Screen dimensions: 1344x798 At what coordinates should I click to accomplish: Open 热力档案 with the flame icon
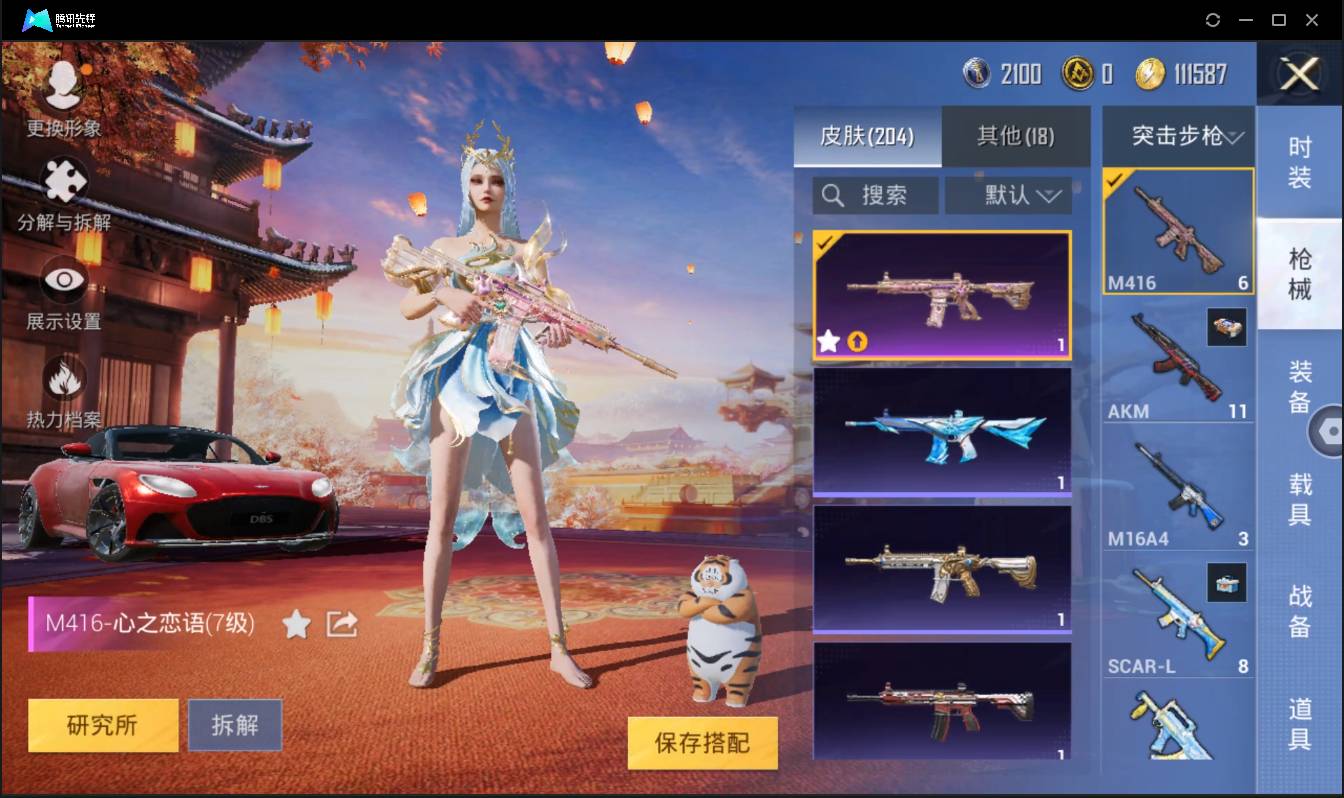pos(62,377)
